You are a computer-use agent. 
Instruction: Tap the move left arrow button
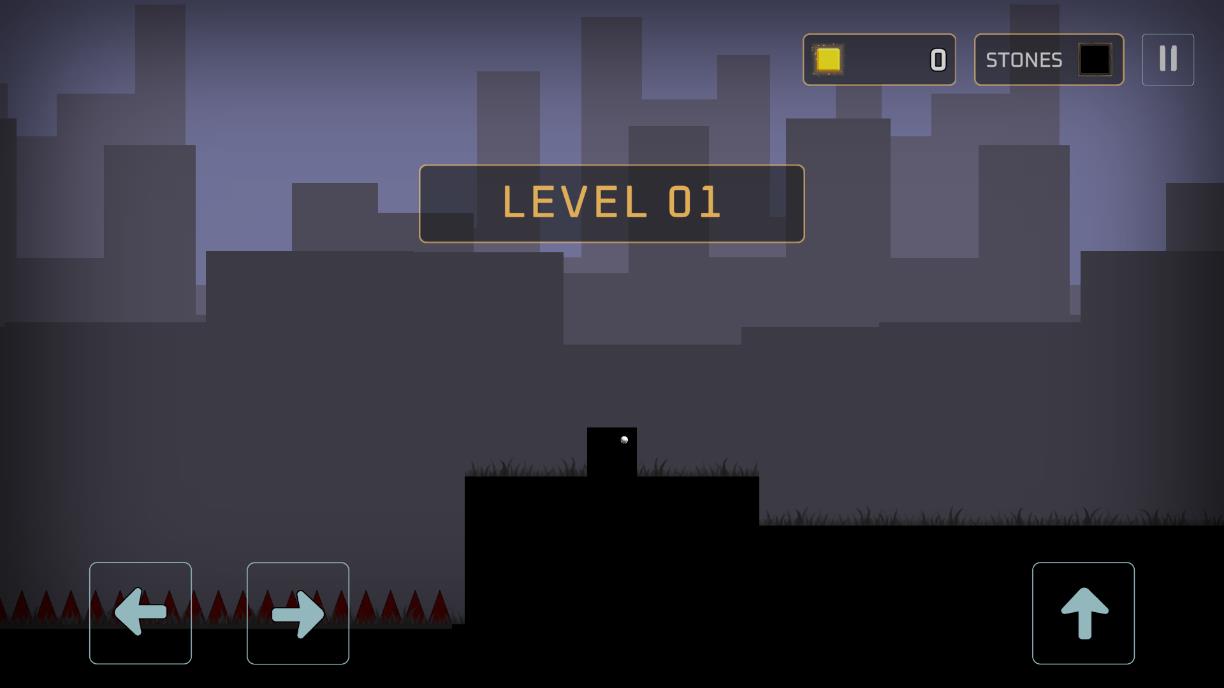coord(140,613)
